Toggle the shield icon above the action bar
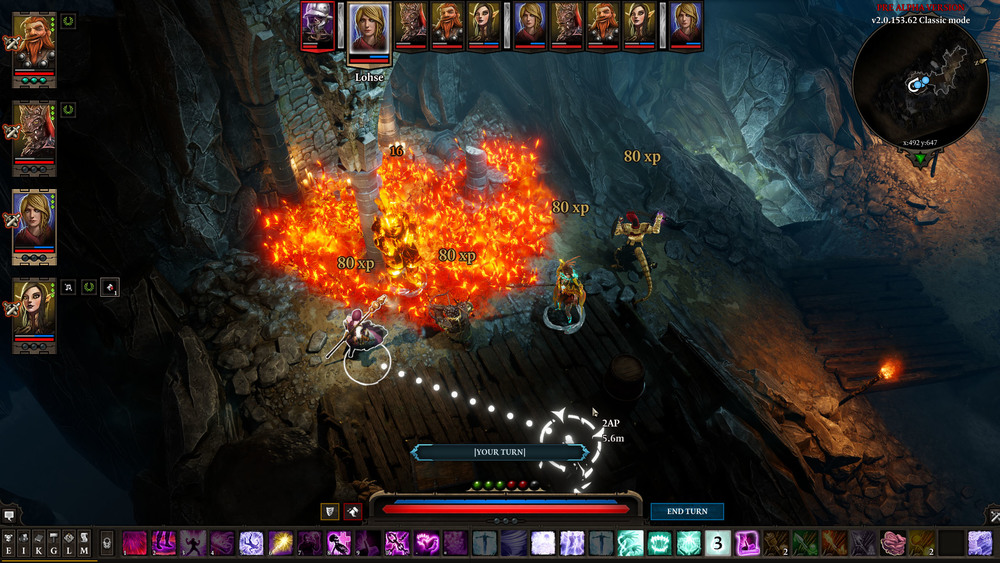This screenshot has width=1000, height=563. pyautogui.click(x=329, y=511)
